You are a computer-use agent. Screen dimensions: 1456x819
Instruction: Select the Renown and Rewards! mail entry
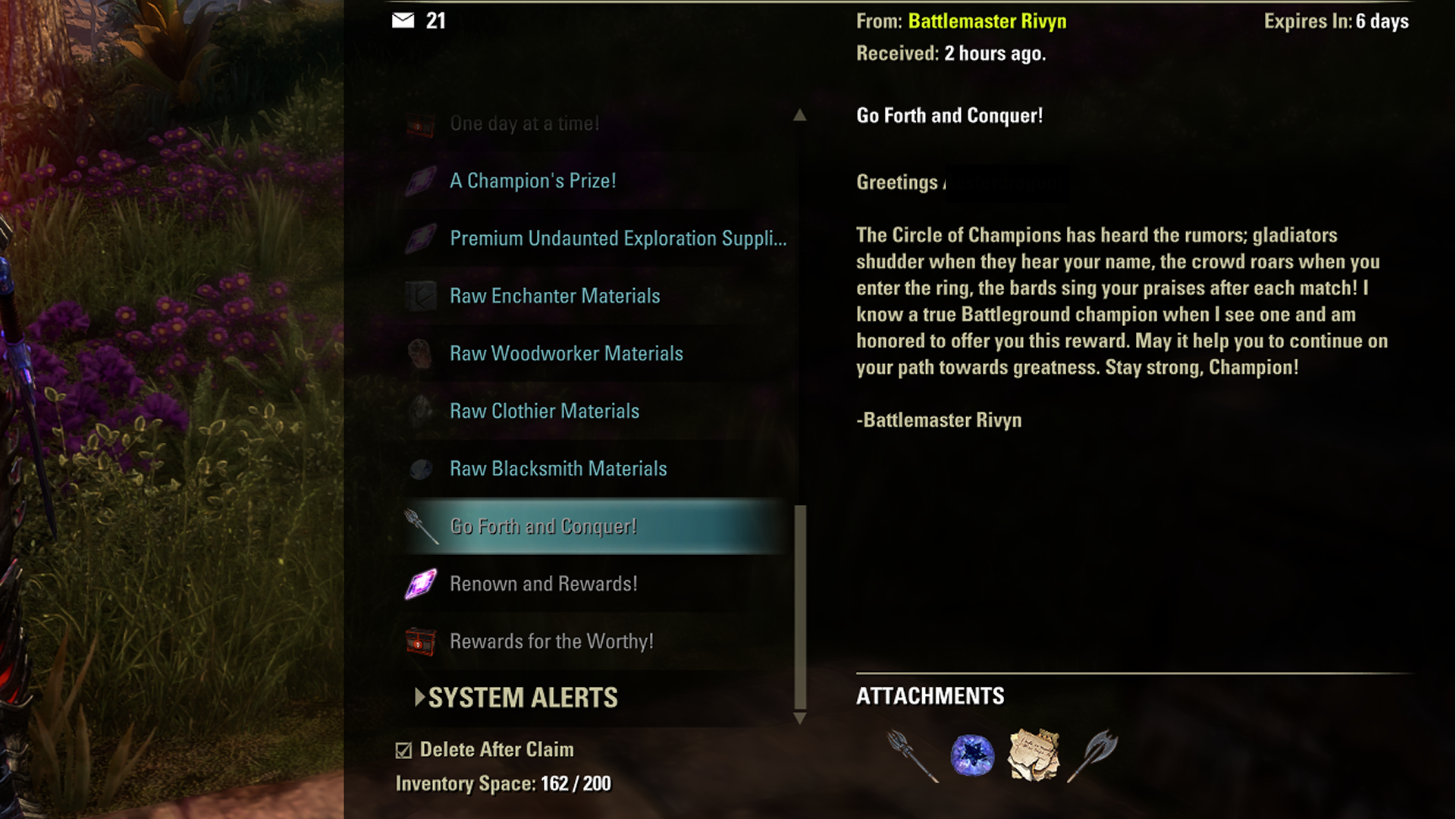pyautogui.click(x=543, y=584)
